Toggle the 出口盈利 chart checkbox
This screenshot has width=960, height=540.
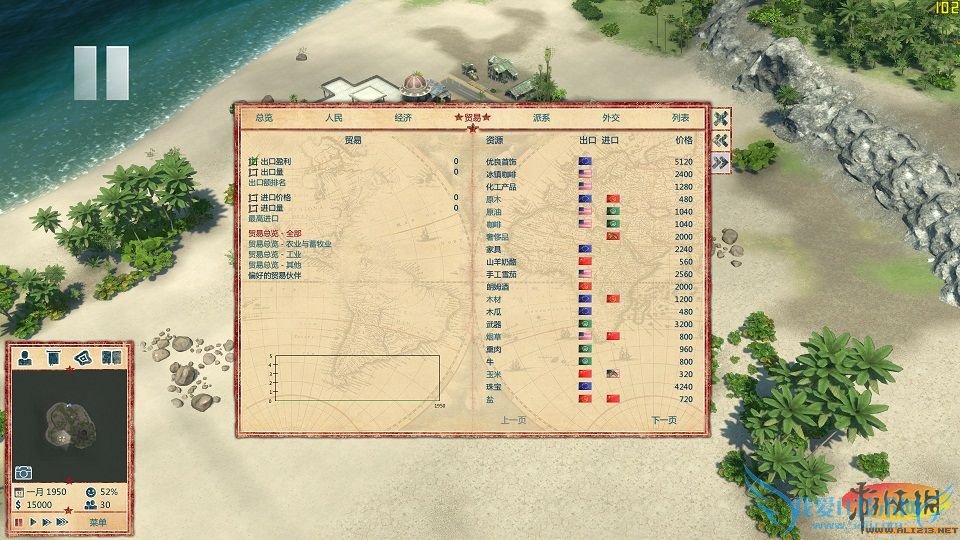click(x=253, y=161)
